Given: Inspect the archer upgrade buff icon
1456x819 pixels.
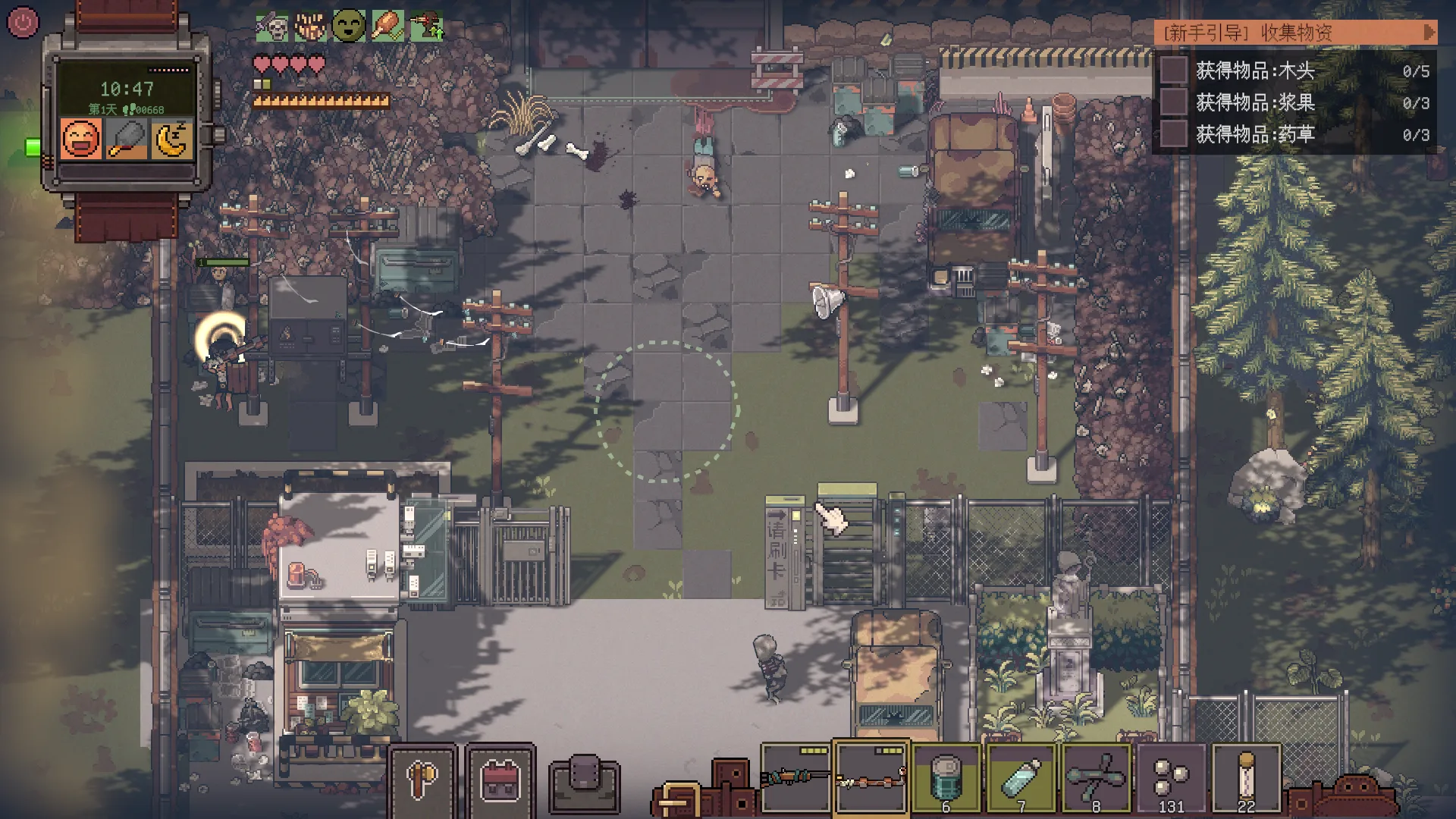Looking at the screenshot, I should click(x=426, y=27).
